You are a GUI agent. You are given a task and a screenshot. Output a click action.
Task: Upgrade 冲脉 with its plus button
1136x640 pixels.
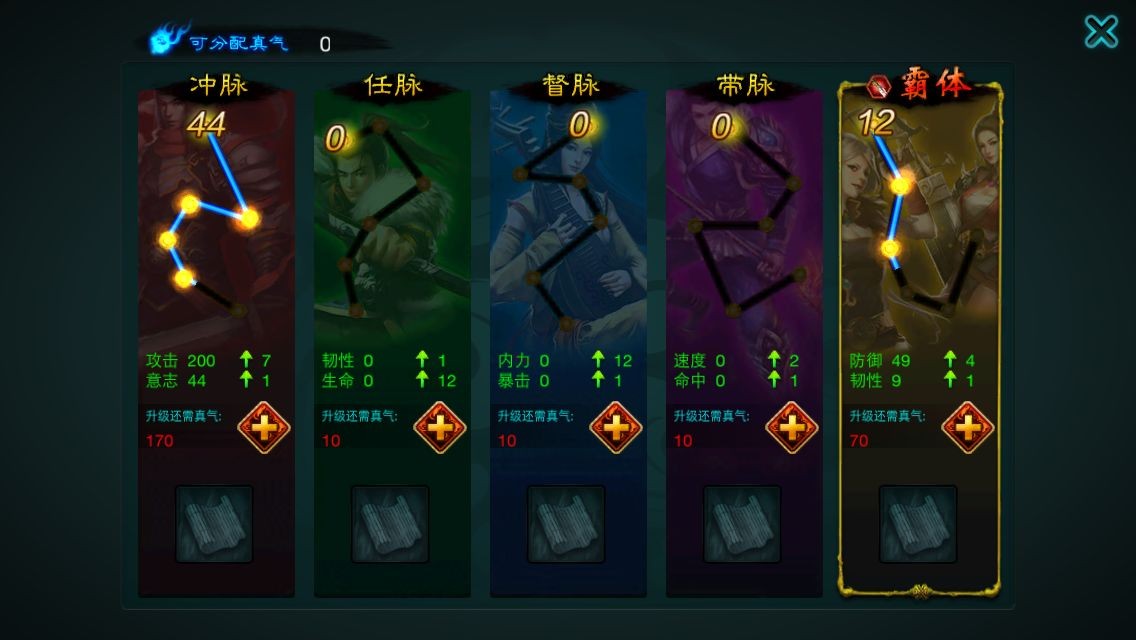pyautogui.click(x=264, y=428)
